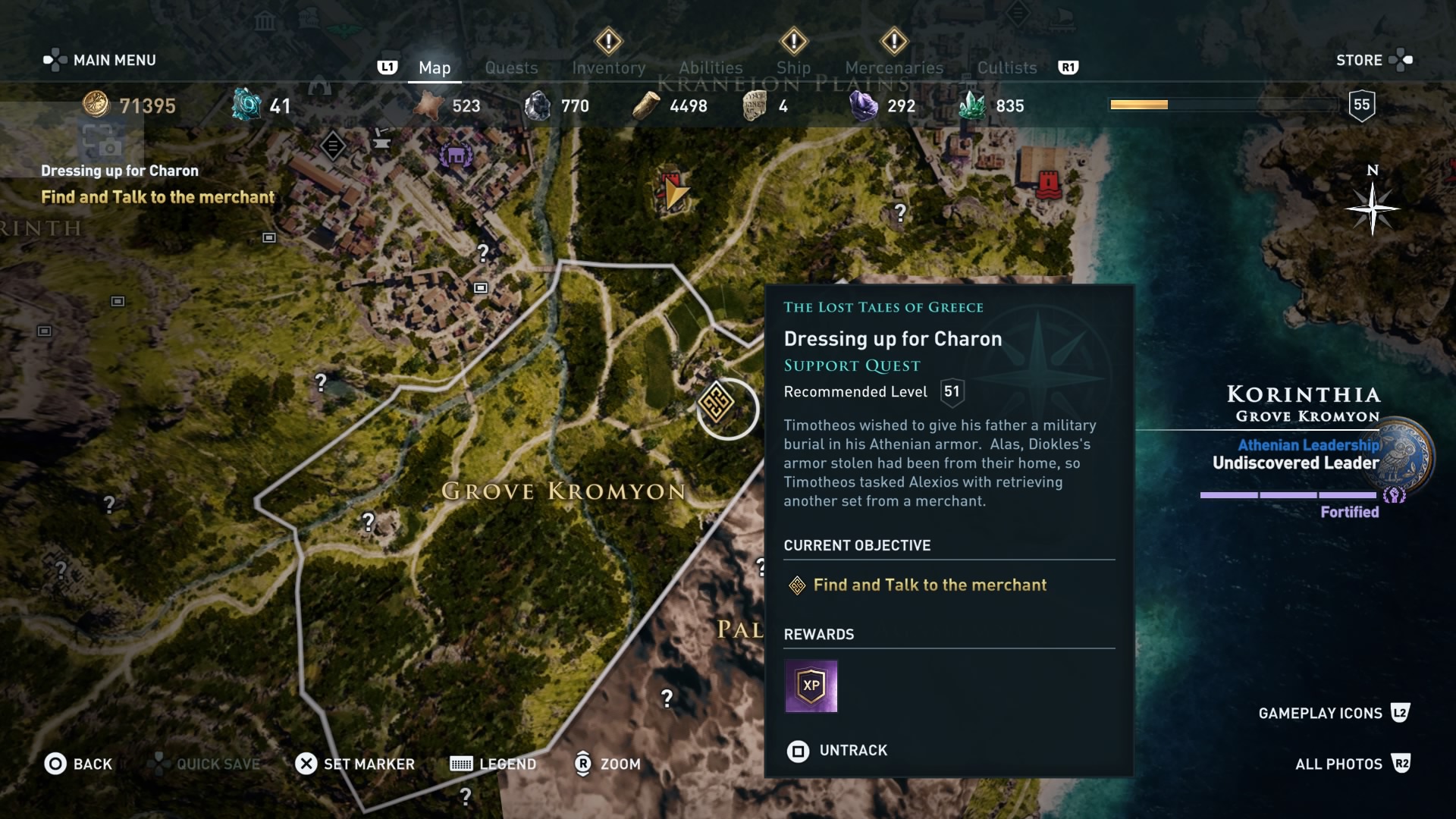Click the olive wood resource icon

[x=645, y=105]
